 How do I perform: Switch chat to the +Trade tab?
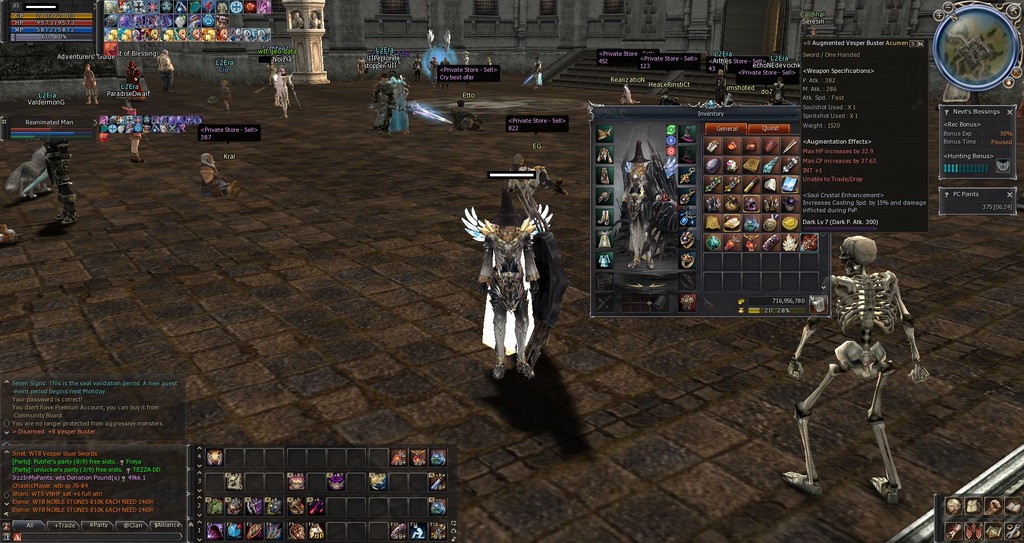pos(64,524)
